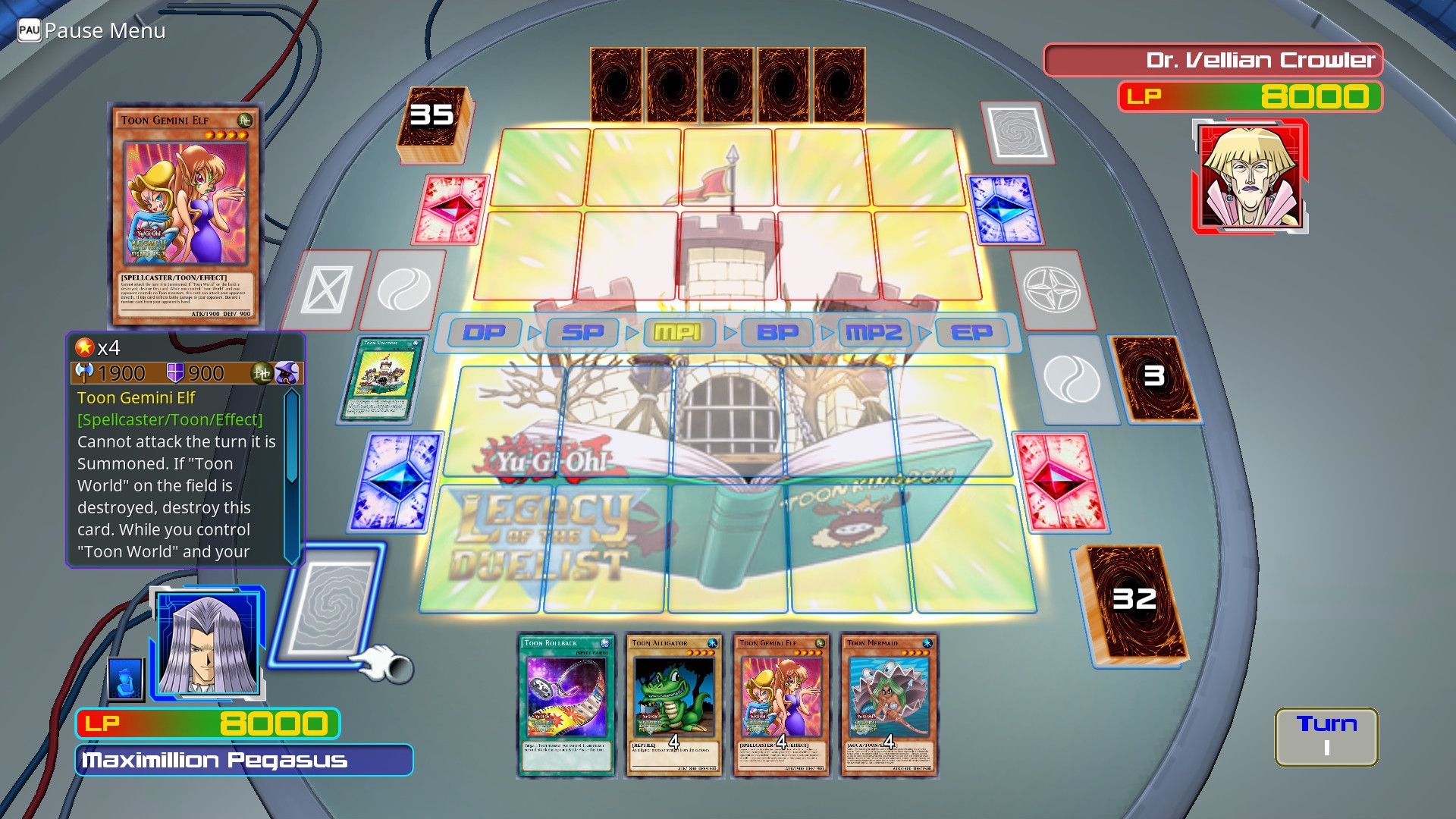The image size is (1456, 819).
Task: Click Dr. Vellian Crowler's portrait
Action: 1250,178
